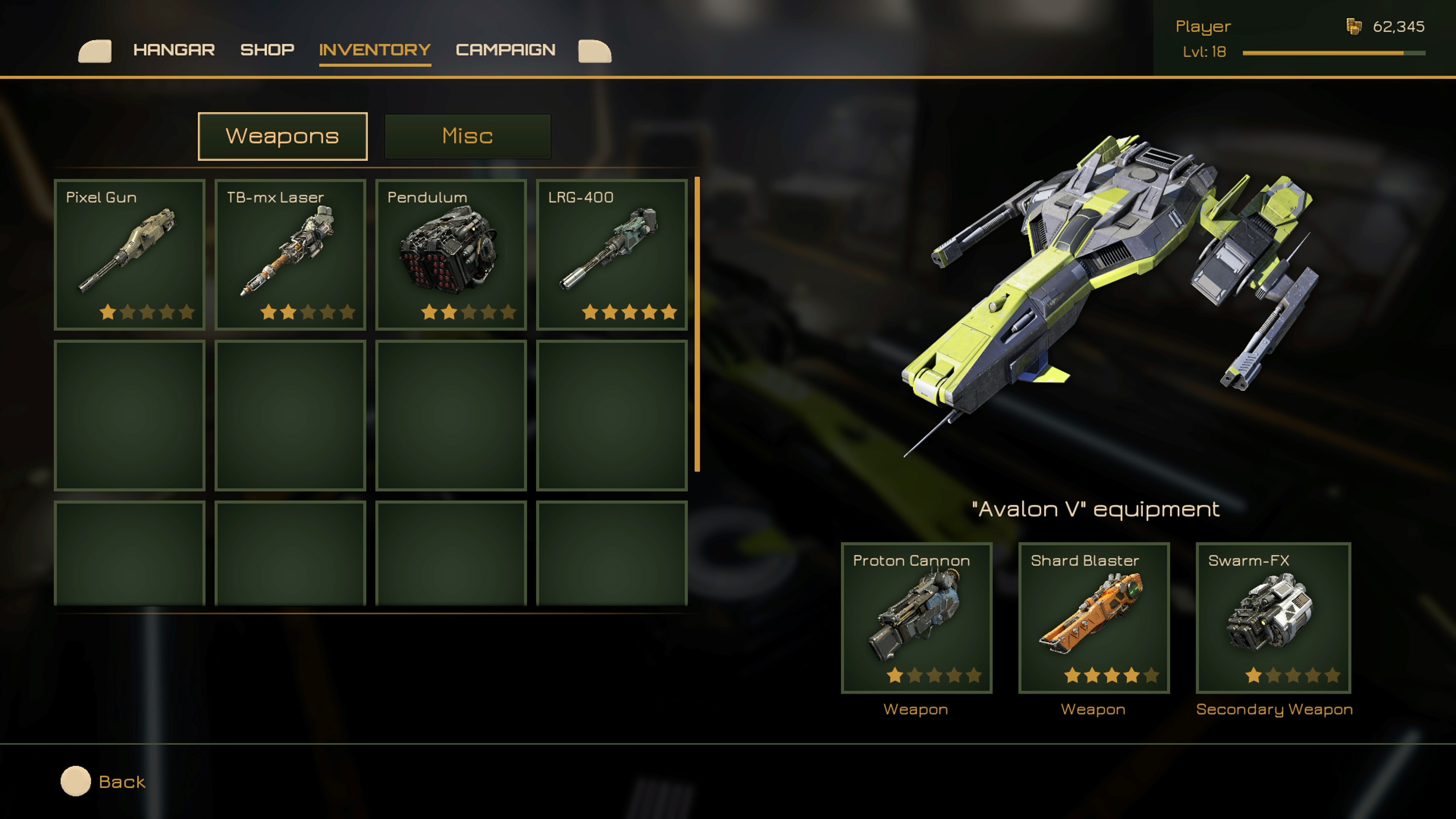Show the Misc item category
Screen dimensions: 1456x819
click(468, 136)
